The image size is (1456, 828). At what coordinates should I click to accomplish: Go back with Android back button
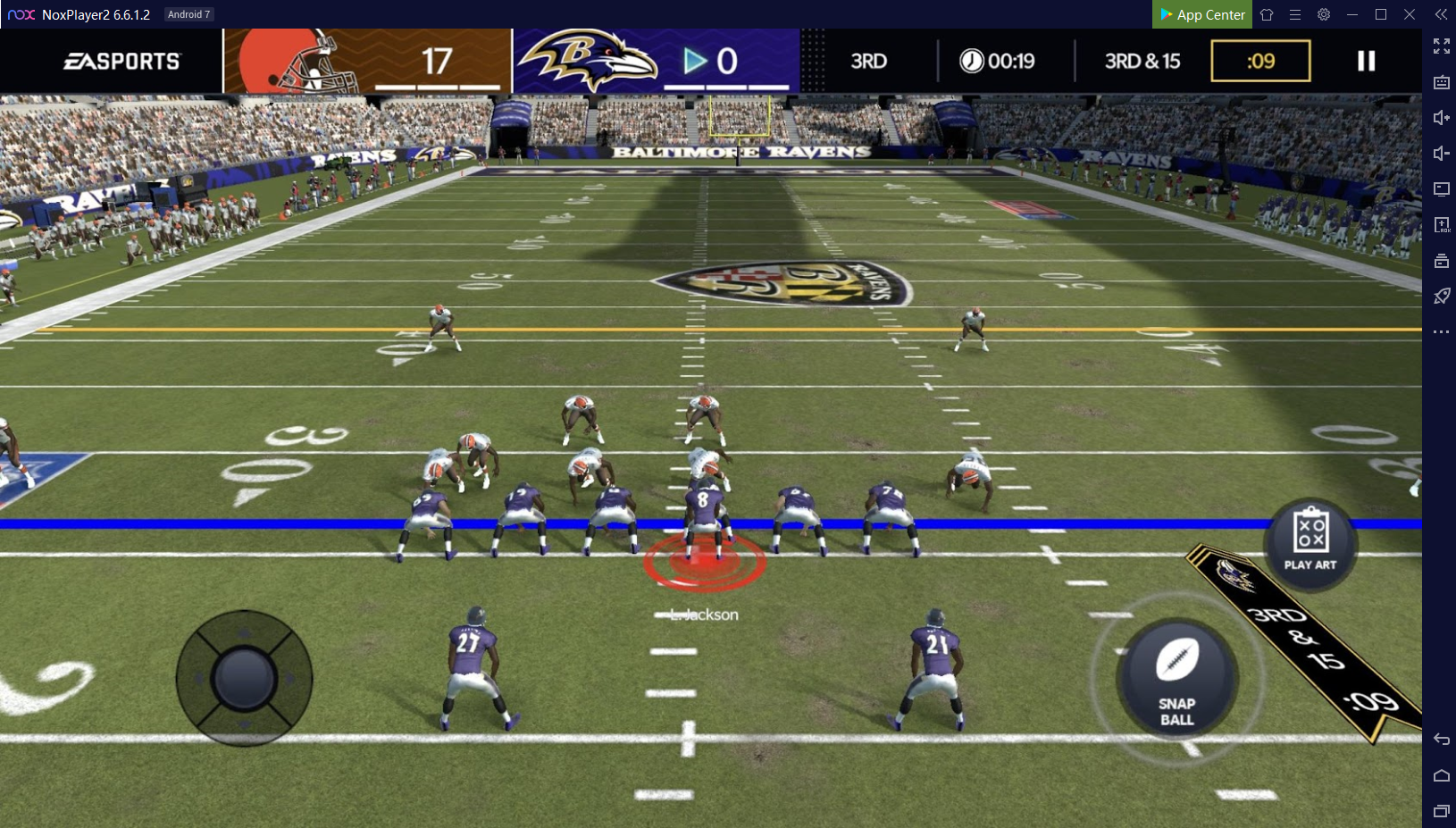click(x=1441, y=740)
